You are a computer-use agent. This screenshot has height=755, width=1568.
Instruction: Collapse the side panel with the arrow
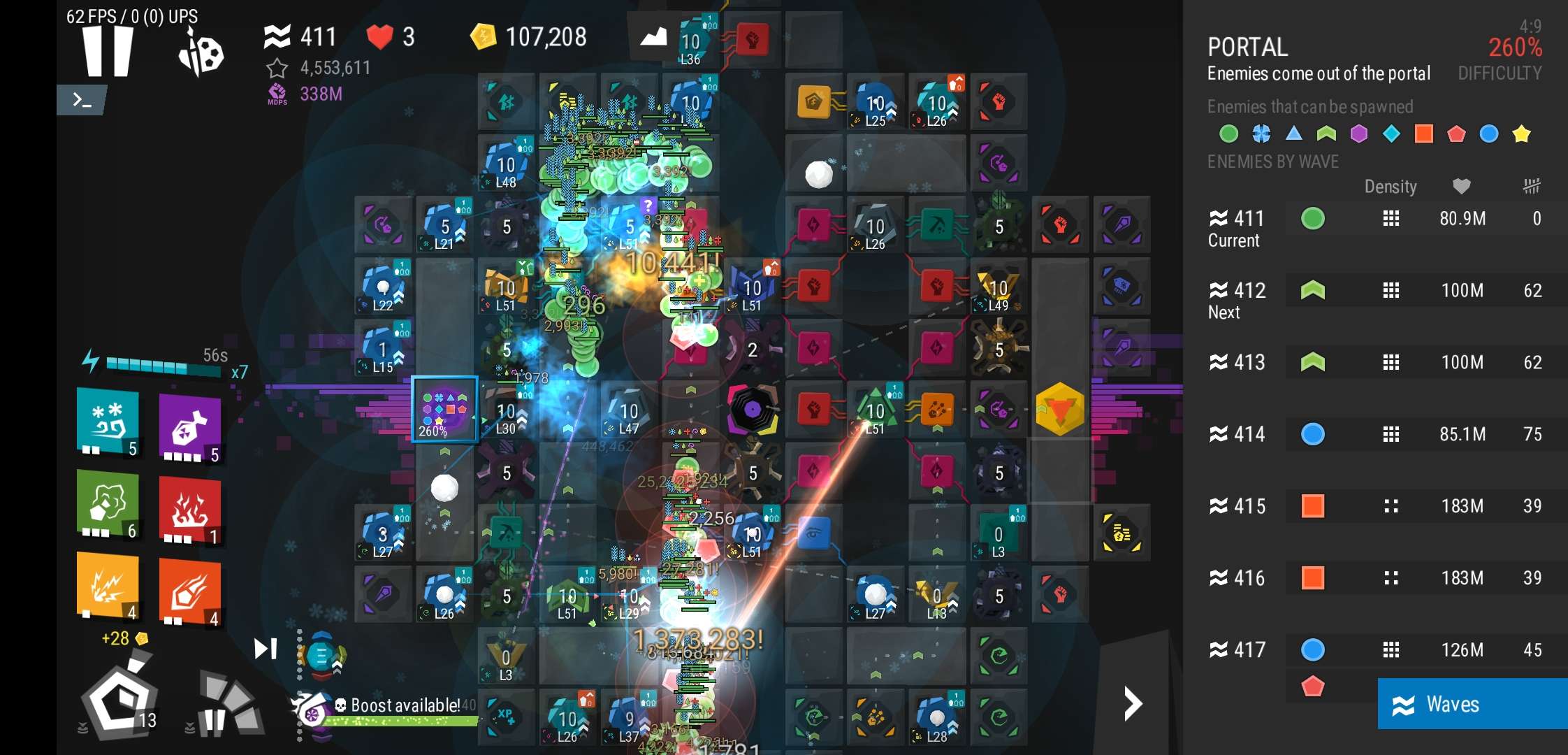(1132, 703)
